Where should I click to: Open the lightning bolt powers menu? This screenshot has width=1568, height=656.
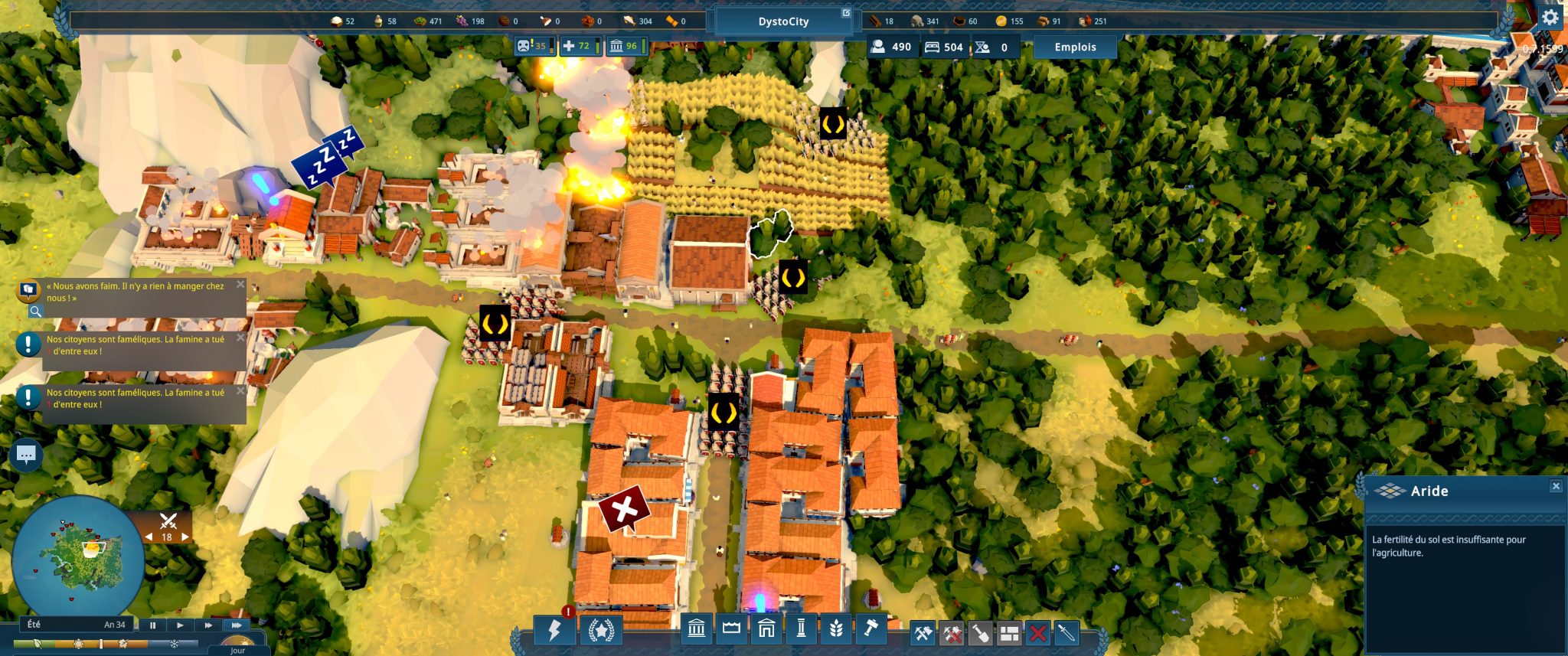point(554,630)
